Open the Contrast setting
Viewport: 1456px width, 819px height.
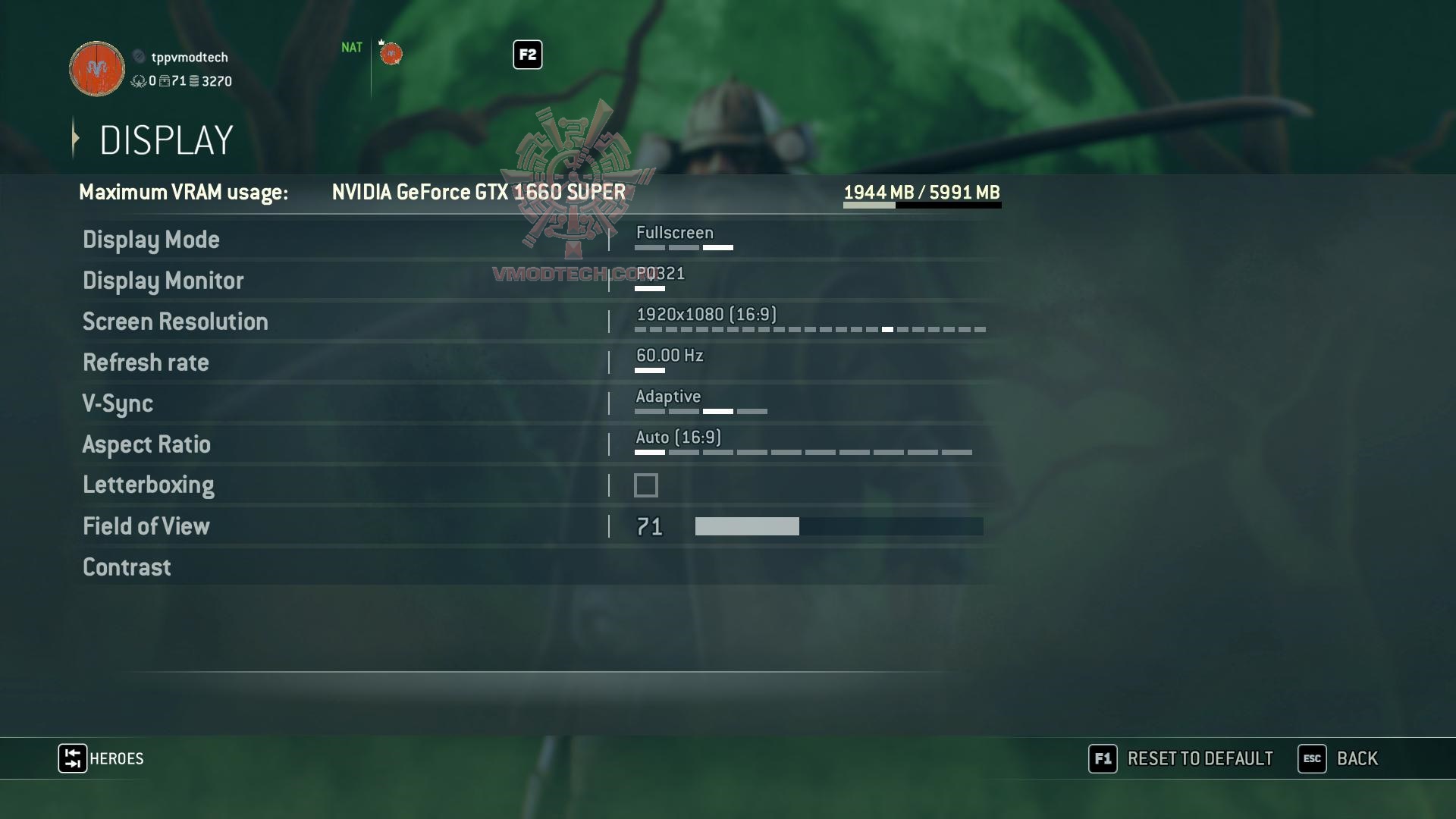[127, 567]
